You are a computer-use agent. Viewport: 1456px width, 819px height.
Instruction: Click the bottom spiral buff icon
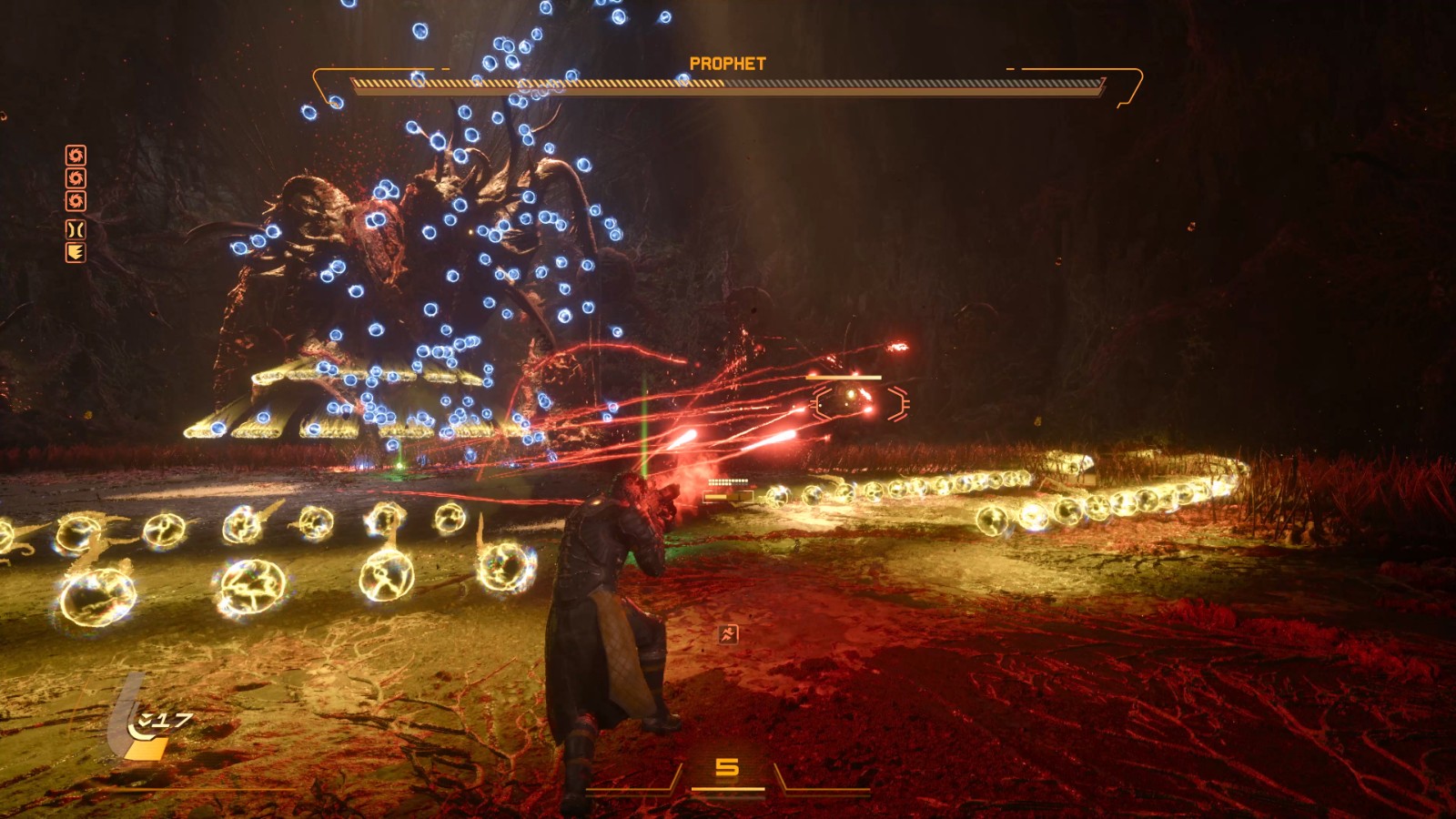pyautogui.click(x=77, y=201)
